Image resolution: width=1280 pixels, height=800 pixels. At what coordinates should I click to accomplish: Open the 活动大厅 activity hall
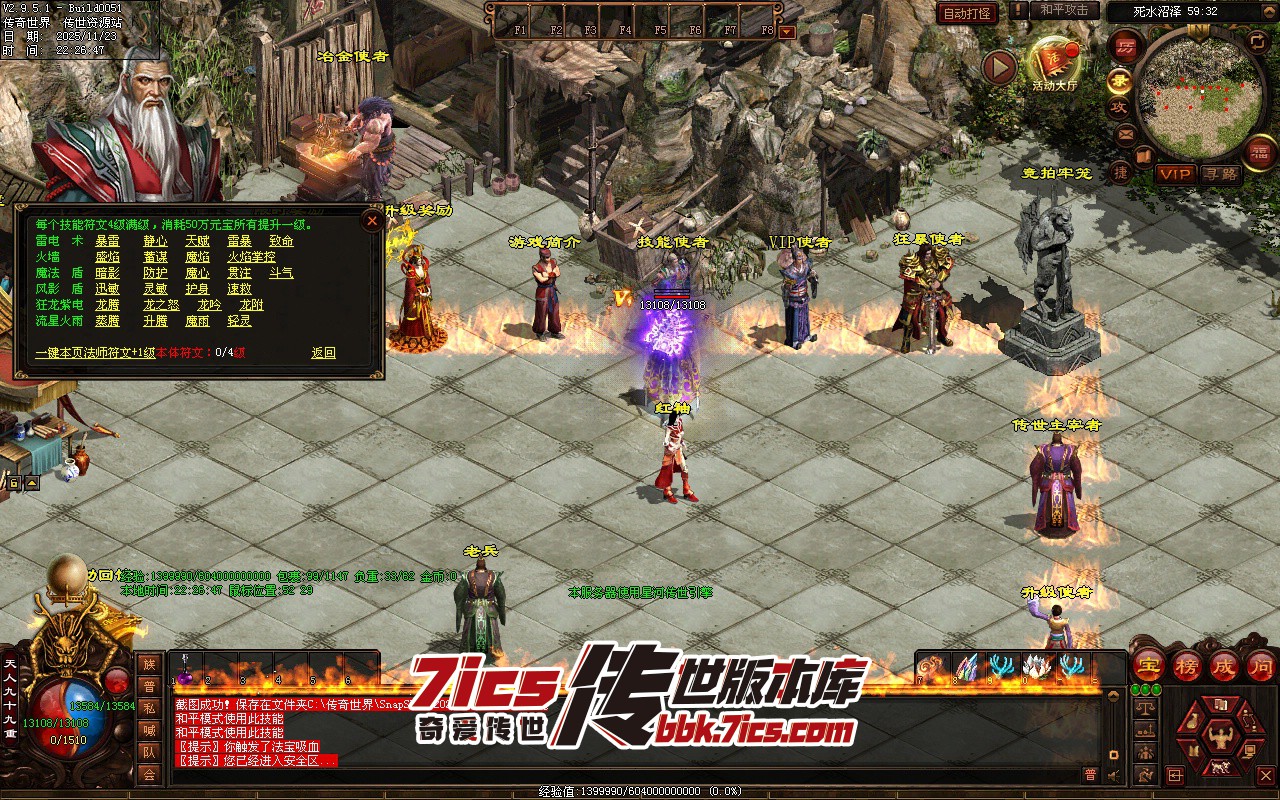point(1054,65)
